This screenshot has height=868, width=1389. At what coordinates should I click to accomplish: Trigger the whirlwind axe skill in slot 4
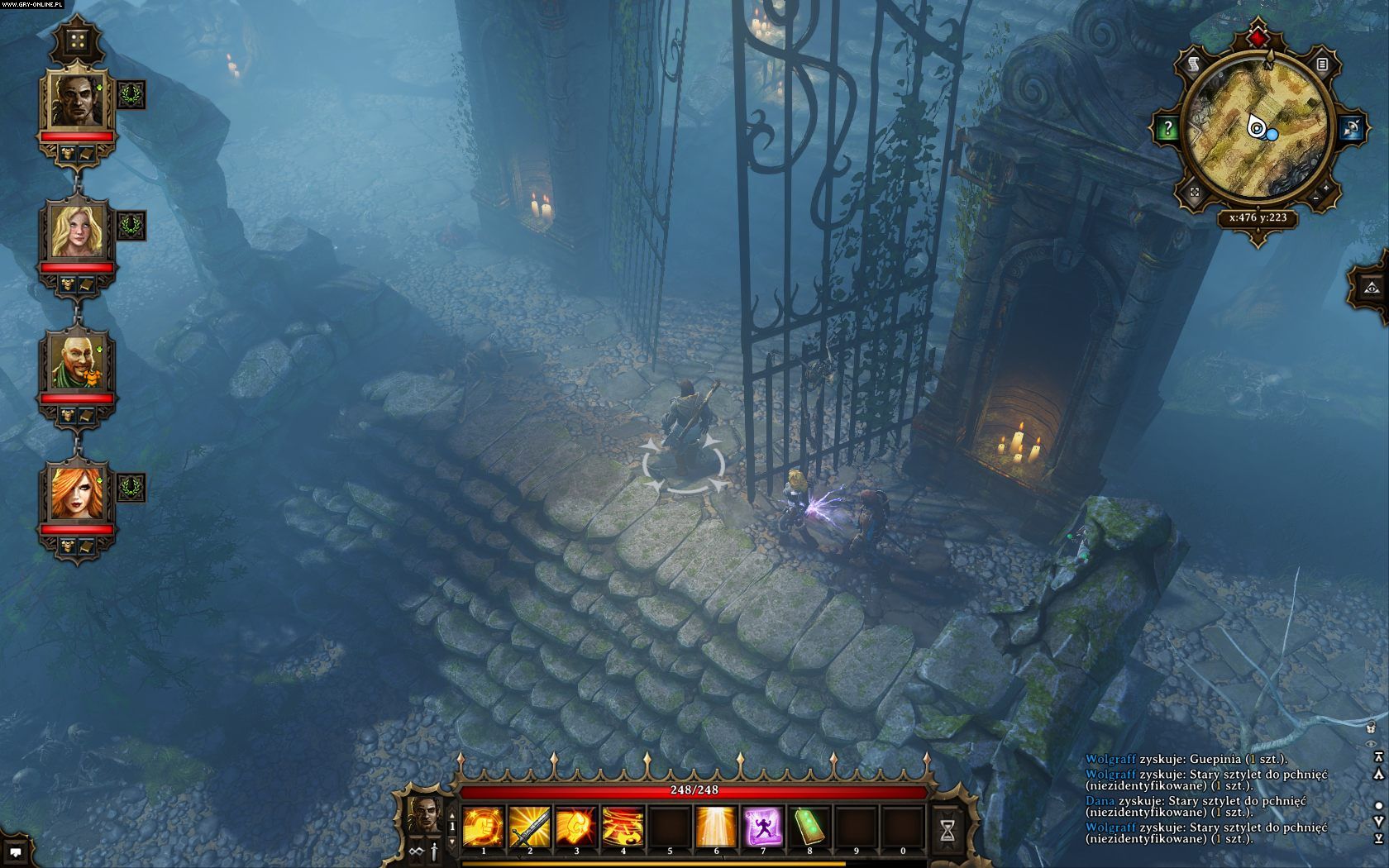[x=623, y=827]
